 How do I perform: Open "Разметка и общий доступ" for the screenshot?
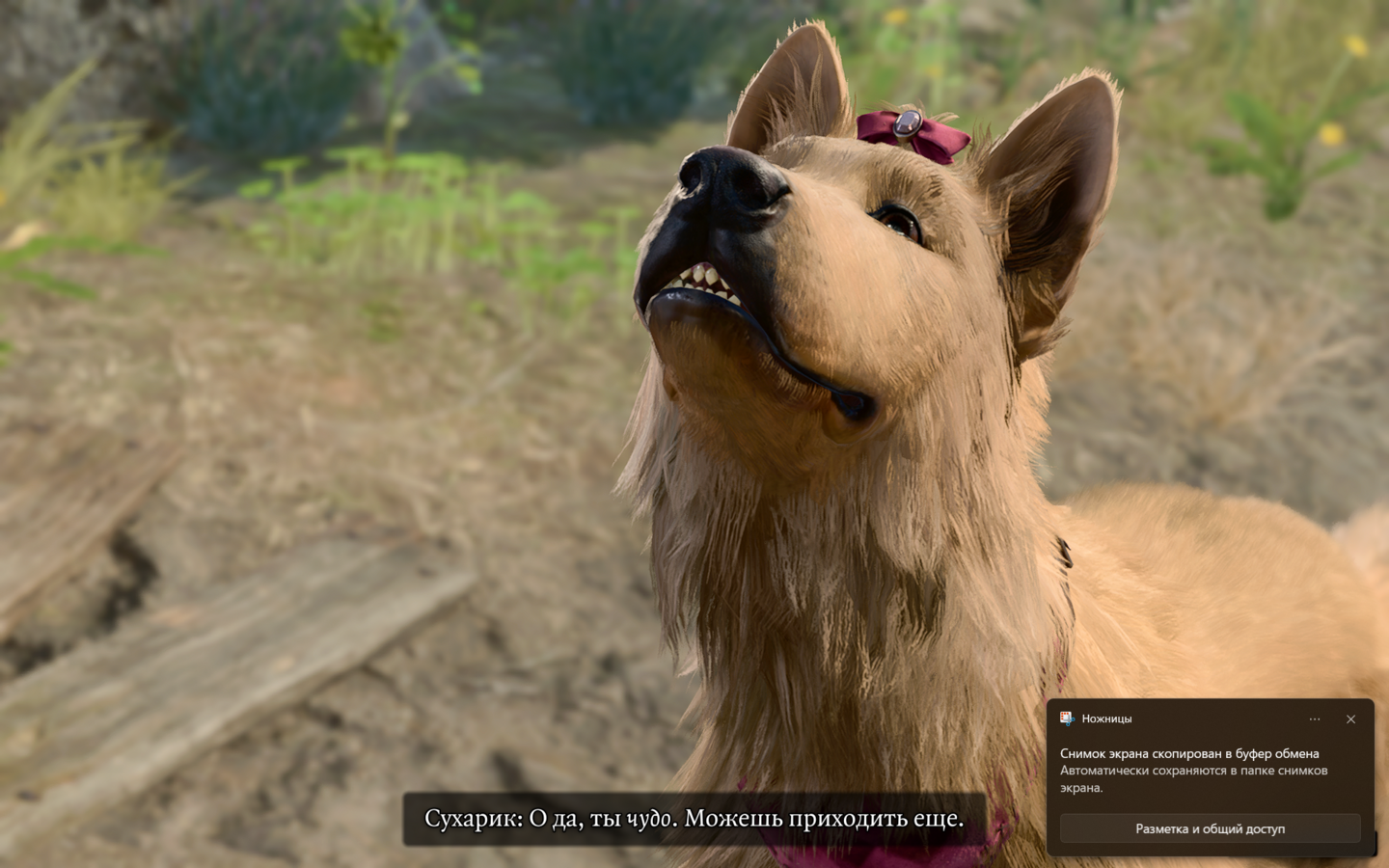[x=1210, y=828]
